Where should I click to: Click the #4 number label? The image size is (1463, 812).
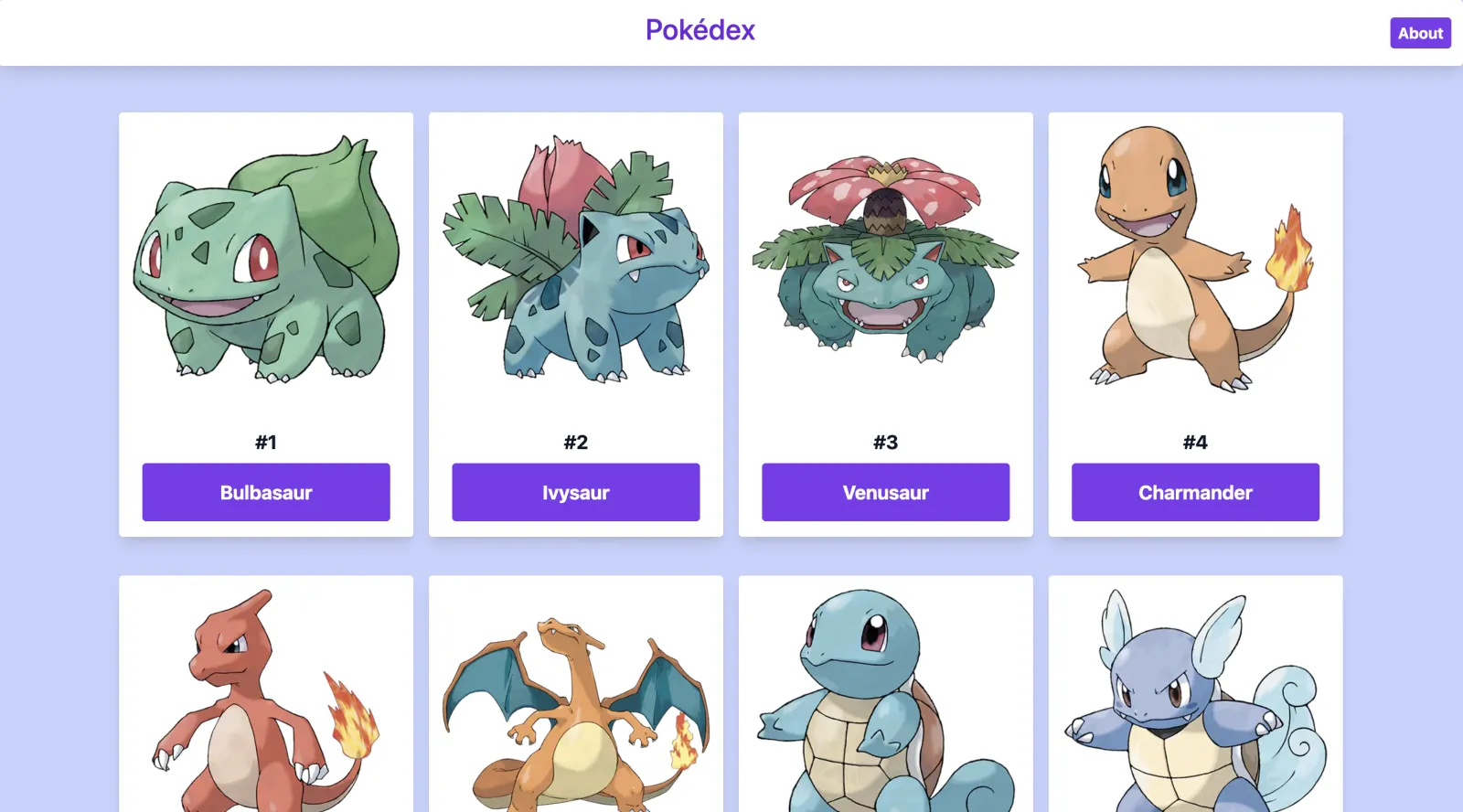[x=1194, y=442]
